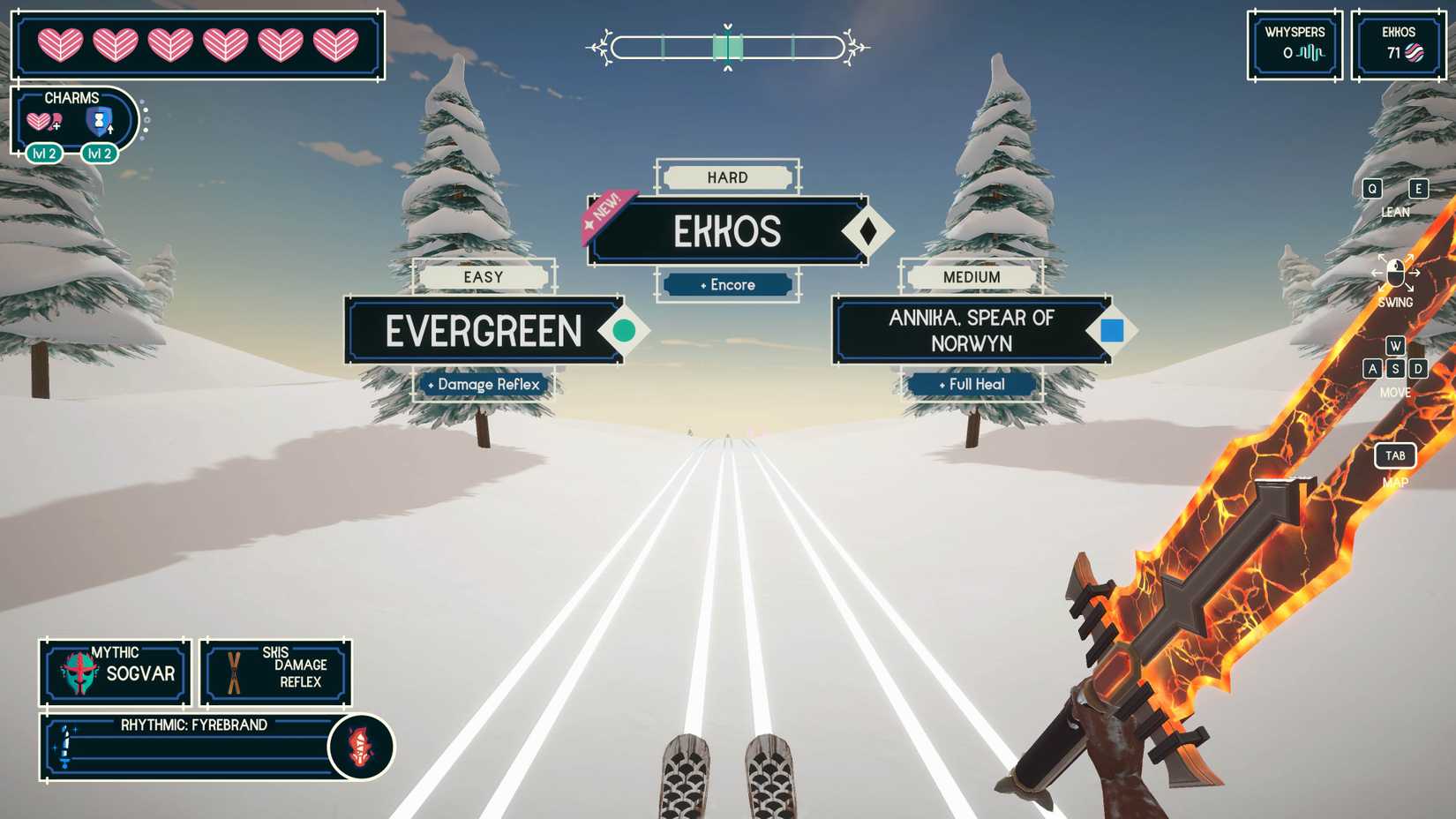Select the Fyrebrand flame emblem on the rhythmic bar

[x=362, y=747]
